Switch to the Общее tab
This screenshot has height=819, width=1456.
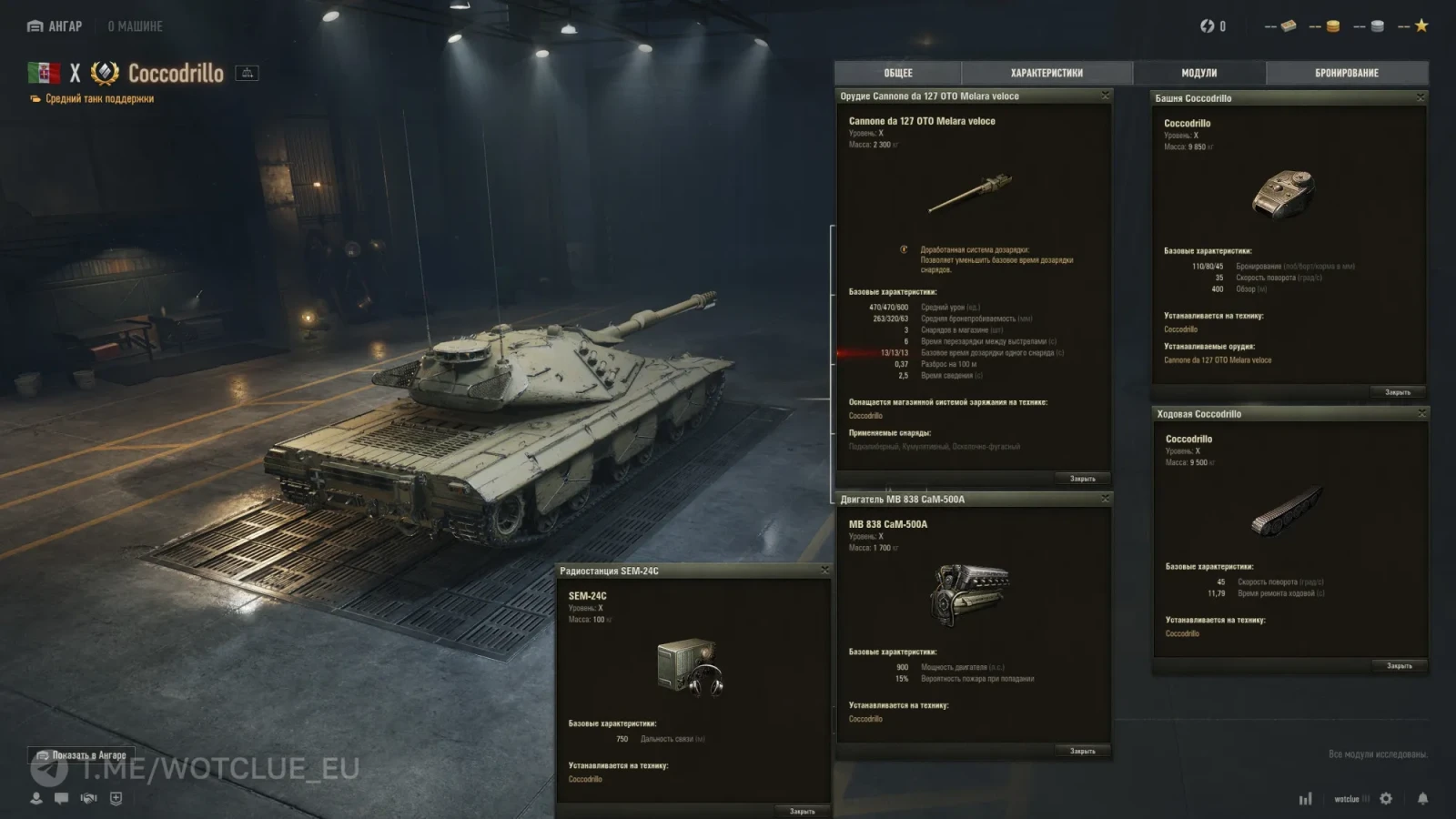(897, 73)
